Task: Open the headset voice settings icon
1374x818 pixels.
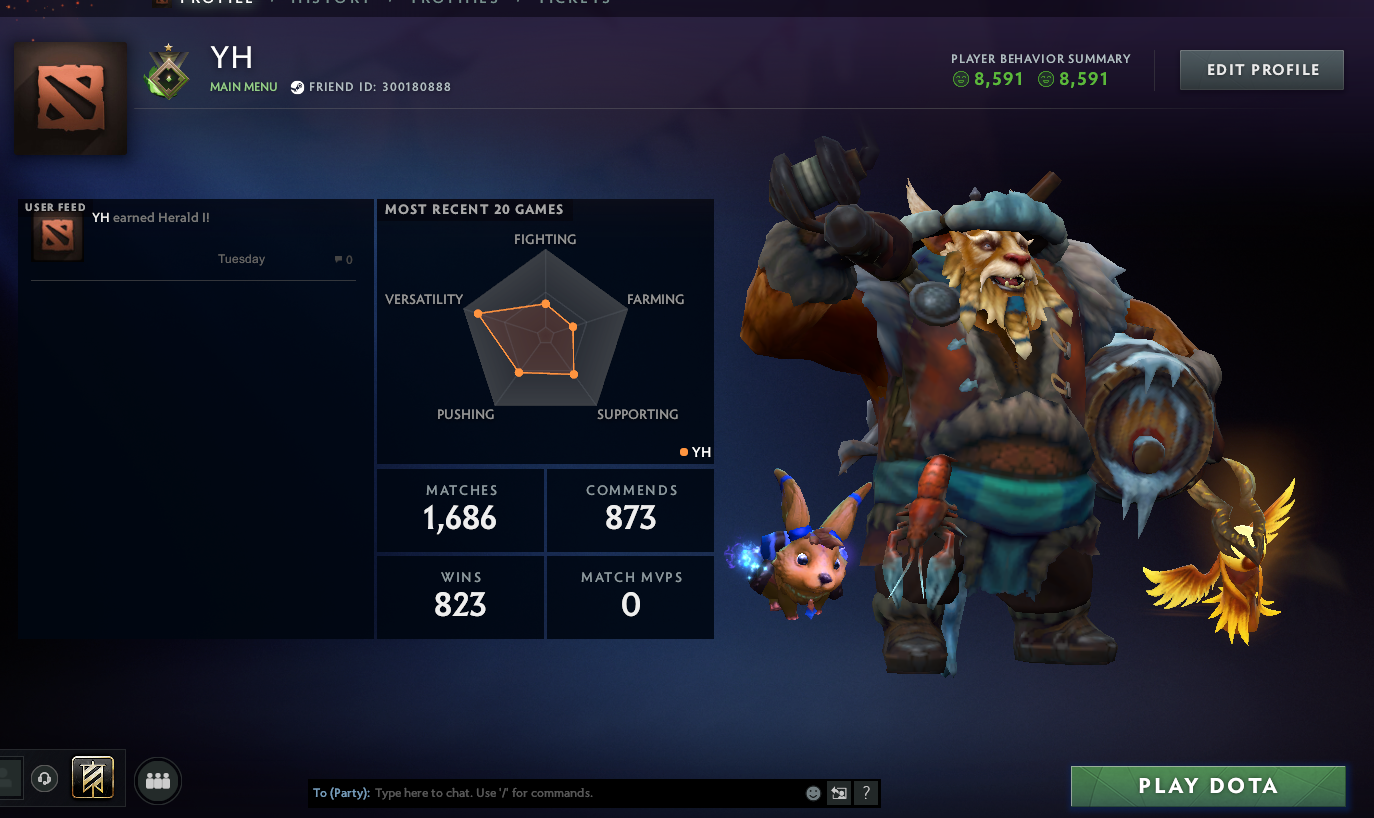Action: pyautogui.click(x=45, y=777)
